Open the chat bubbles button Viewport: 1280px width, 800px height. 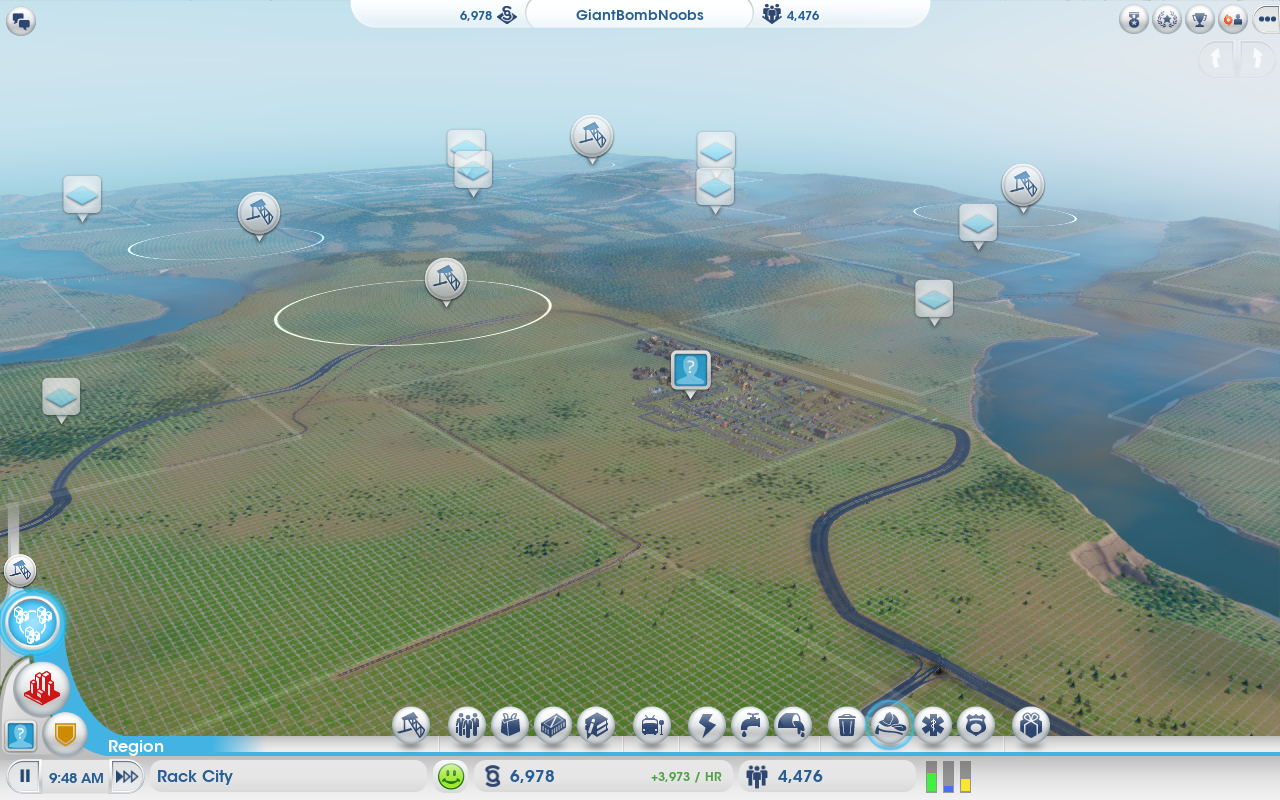click(20, 21)
